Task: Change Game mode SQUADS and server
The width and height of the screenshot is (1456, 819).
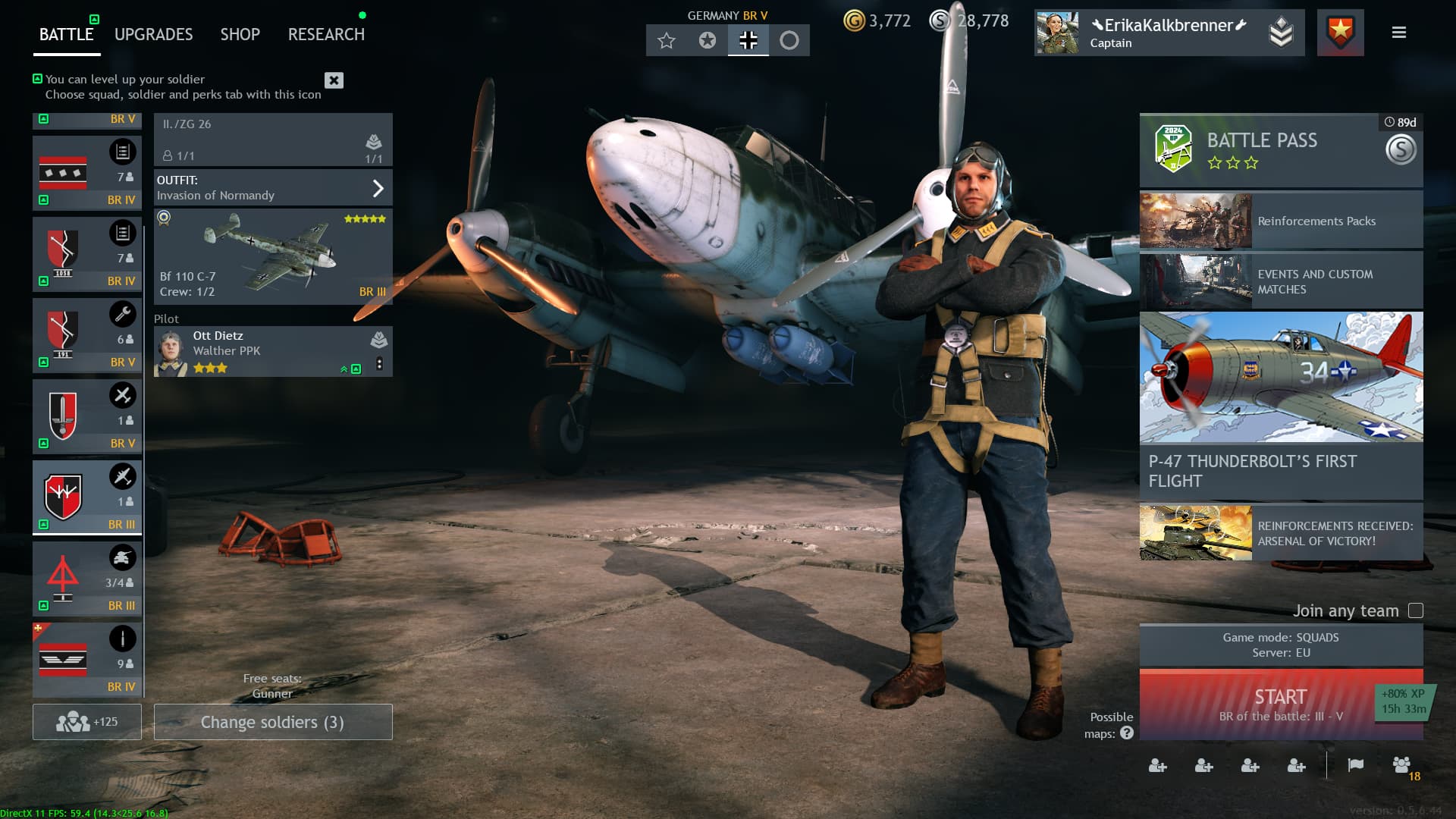Action: 1280,645
